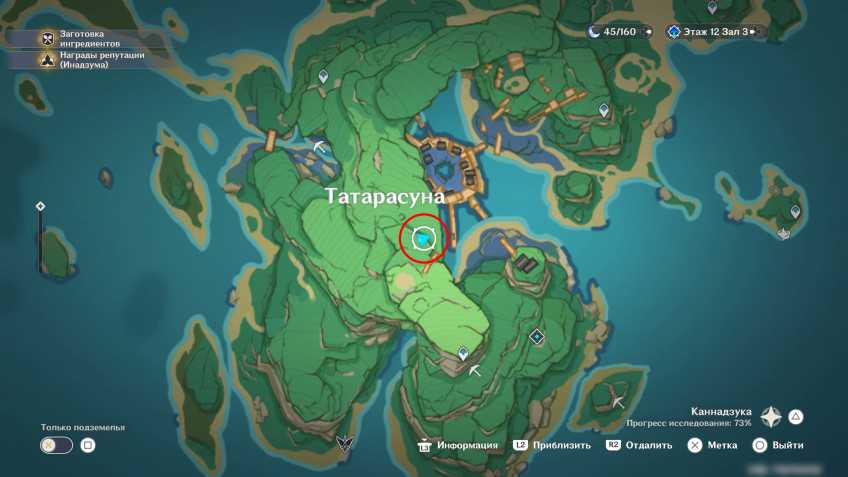Select the boss icon at the map's bottom edge
The height and width of the screenshot is (477, 848).
point(345,443)
